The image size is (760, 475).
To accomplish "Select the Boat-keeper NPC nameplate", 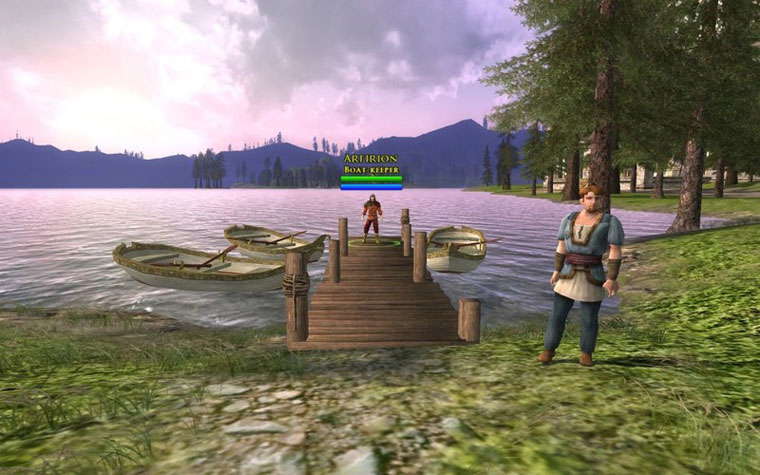I will (x=371, y=165).
